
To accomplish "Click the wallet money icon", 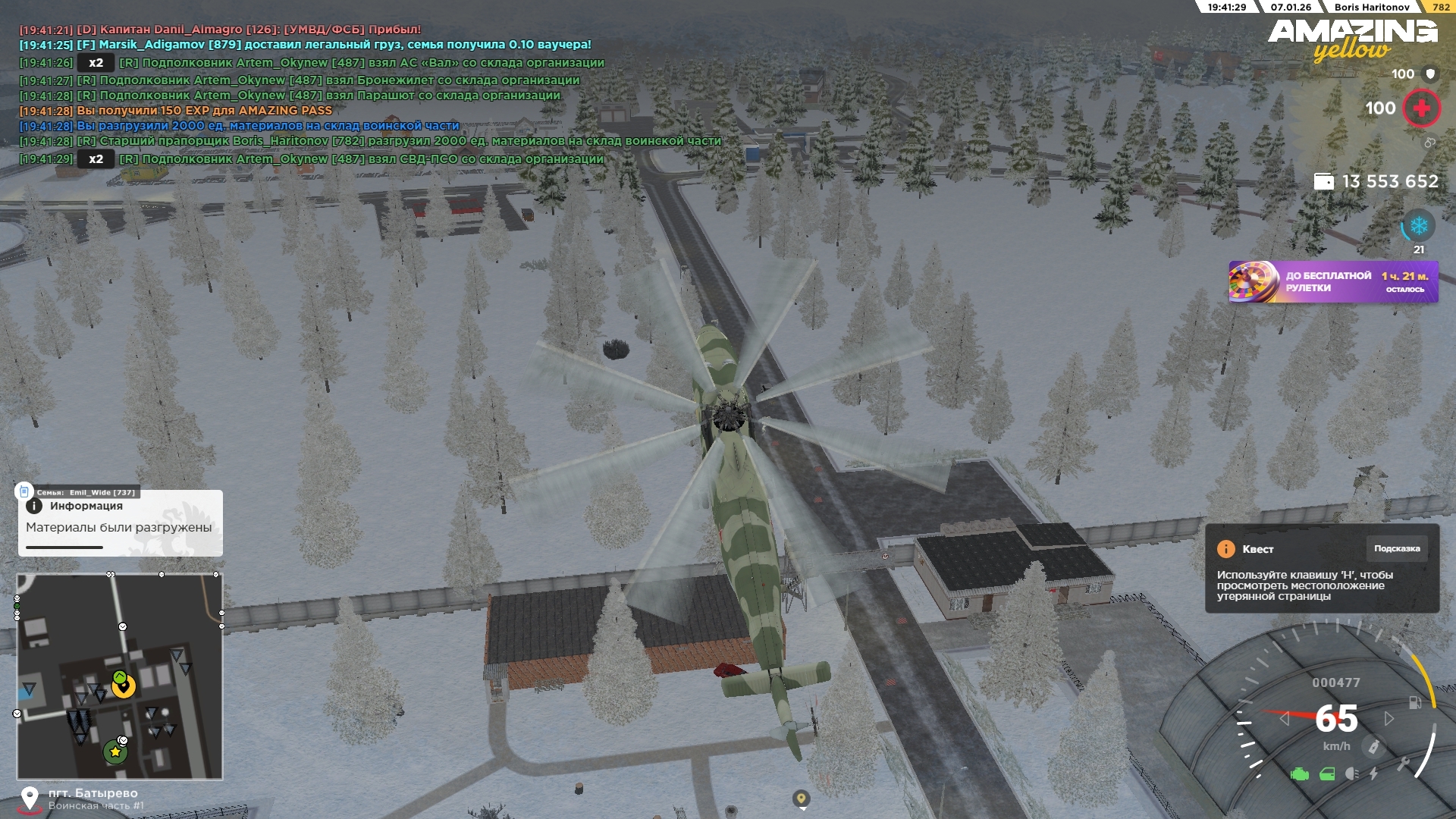I will click(x=1323, y=182).
